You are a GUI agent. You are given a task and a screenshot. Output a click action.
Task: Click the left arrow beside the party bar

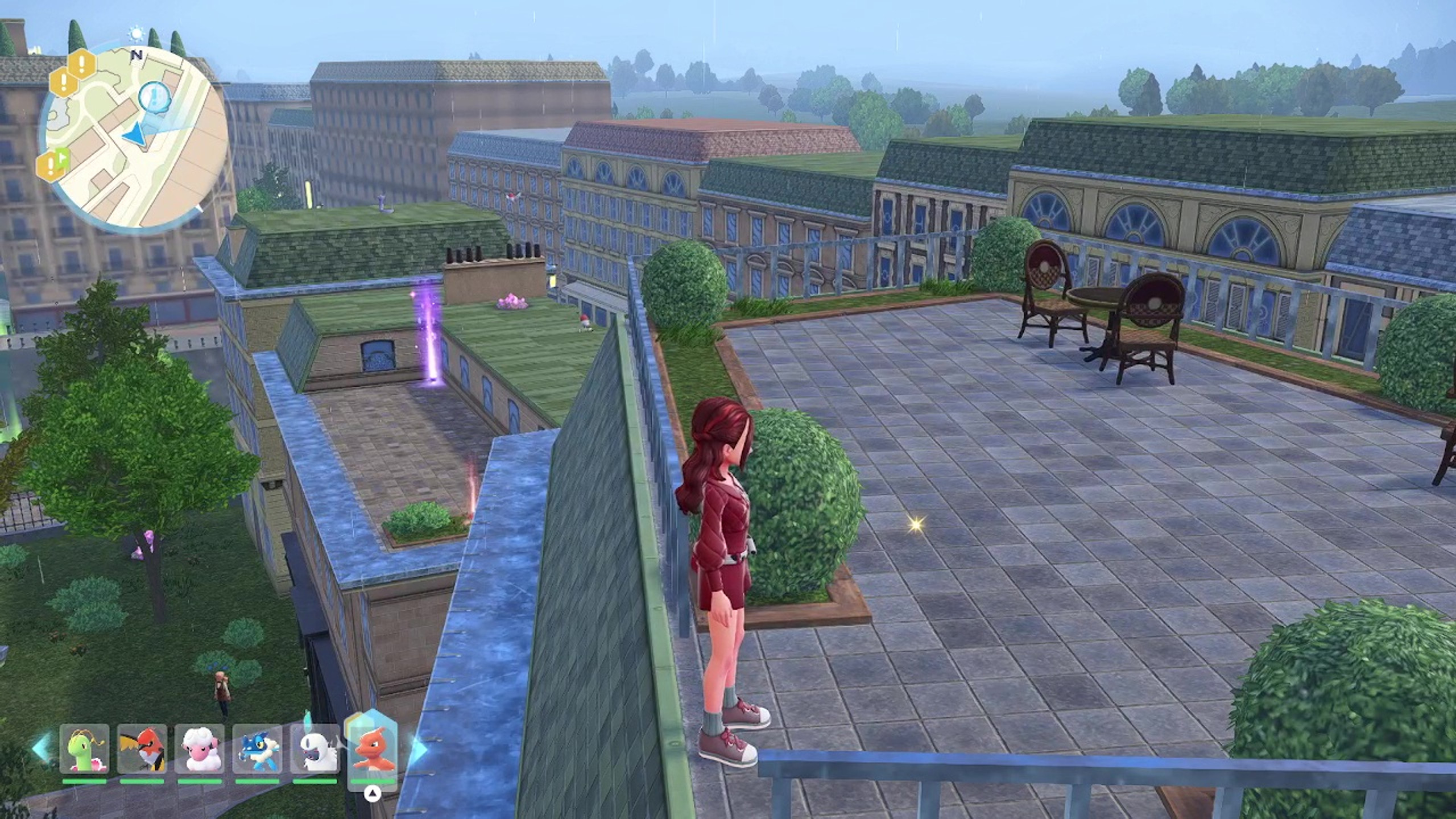42,748
